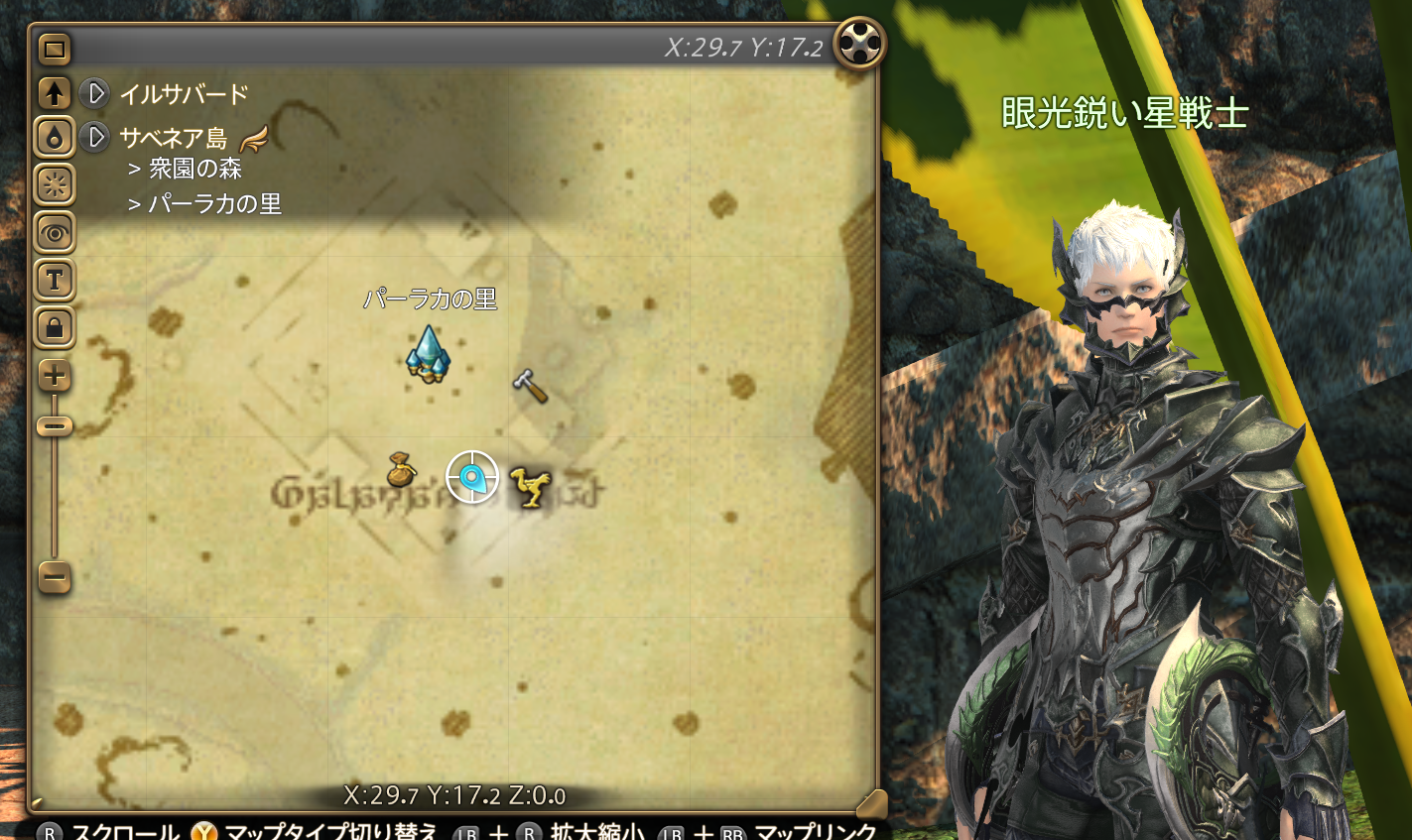Click the mender hammer icon near パーラカの里

(x=531, y=389)
